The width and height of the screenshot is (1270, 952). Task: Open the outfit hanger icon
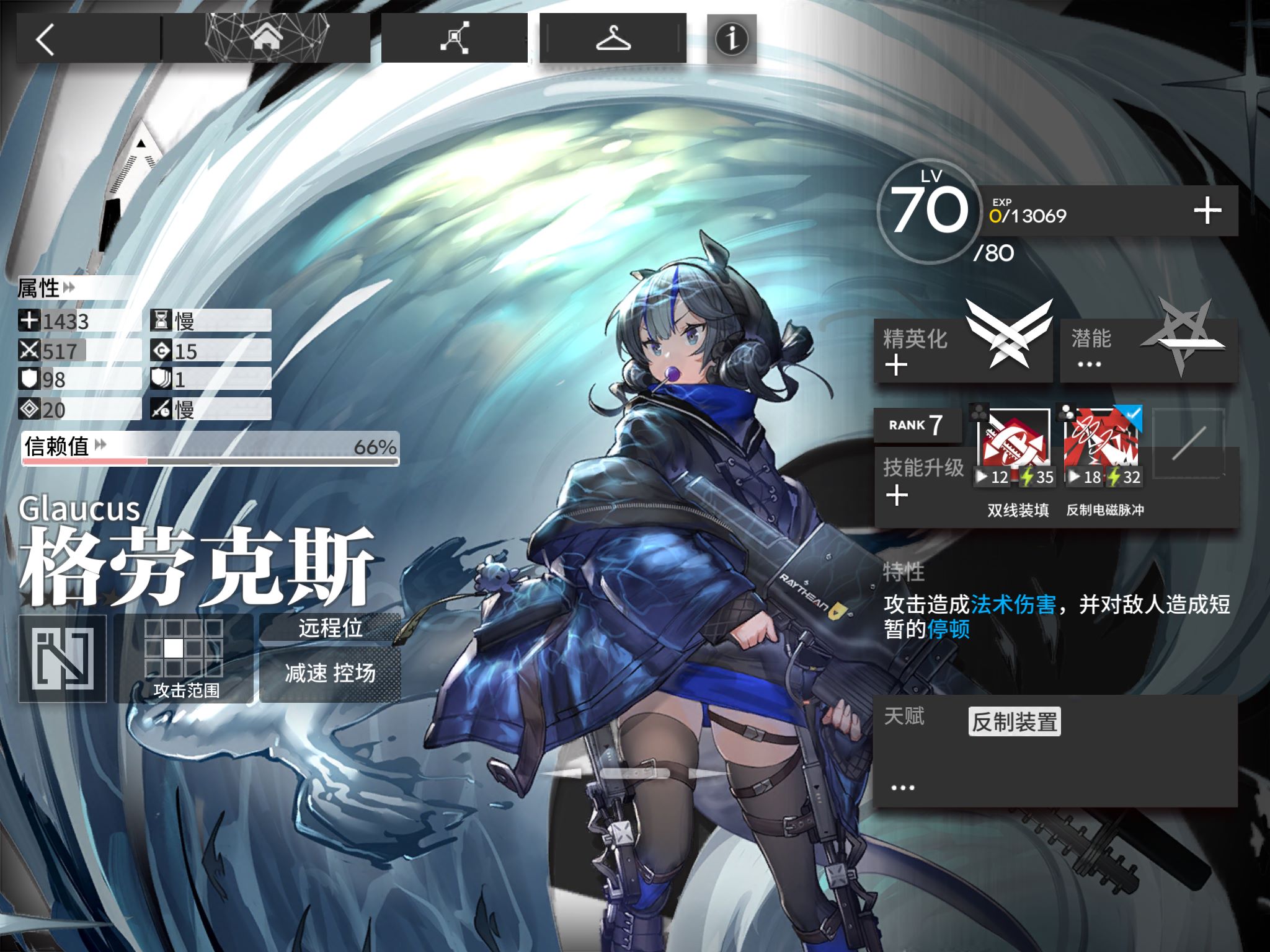613,38
